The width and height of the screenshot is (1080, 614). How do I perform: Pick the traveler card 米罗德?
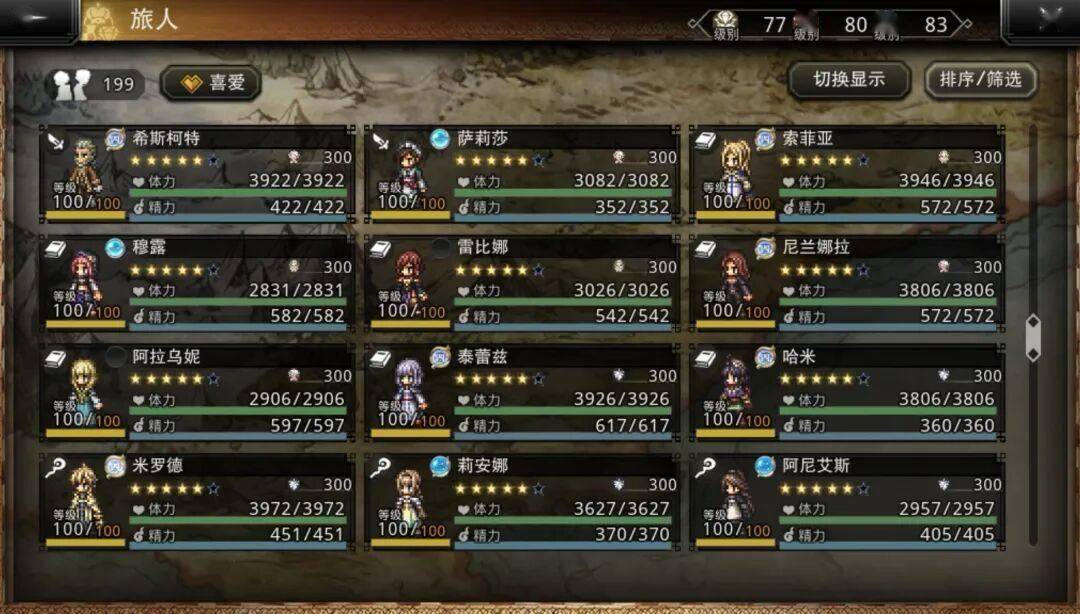198,500
